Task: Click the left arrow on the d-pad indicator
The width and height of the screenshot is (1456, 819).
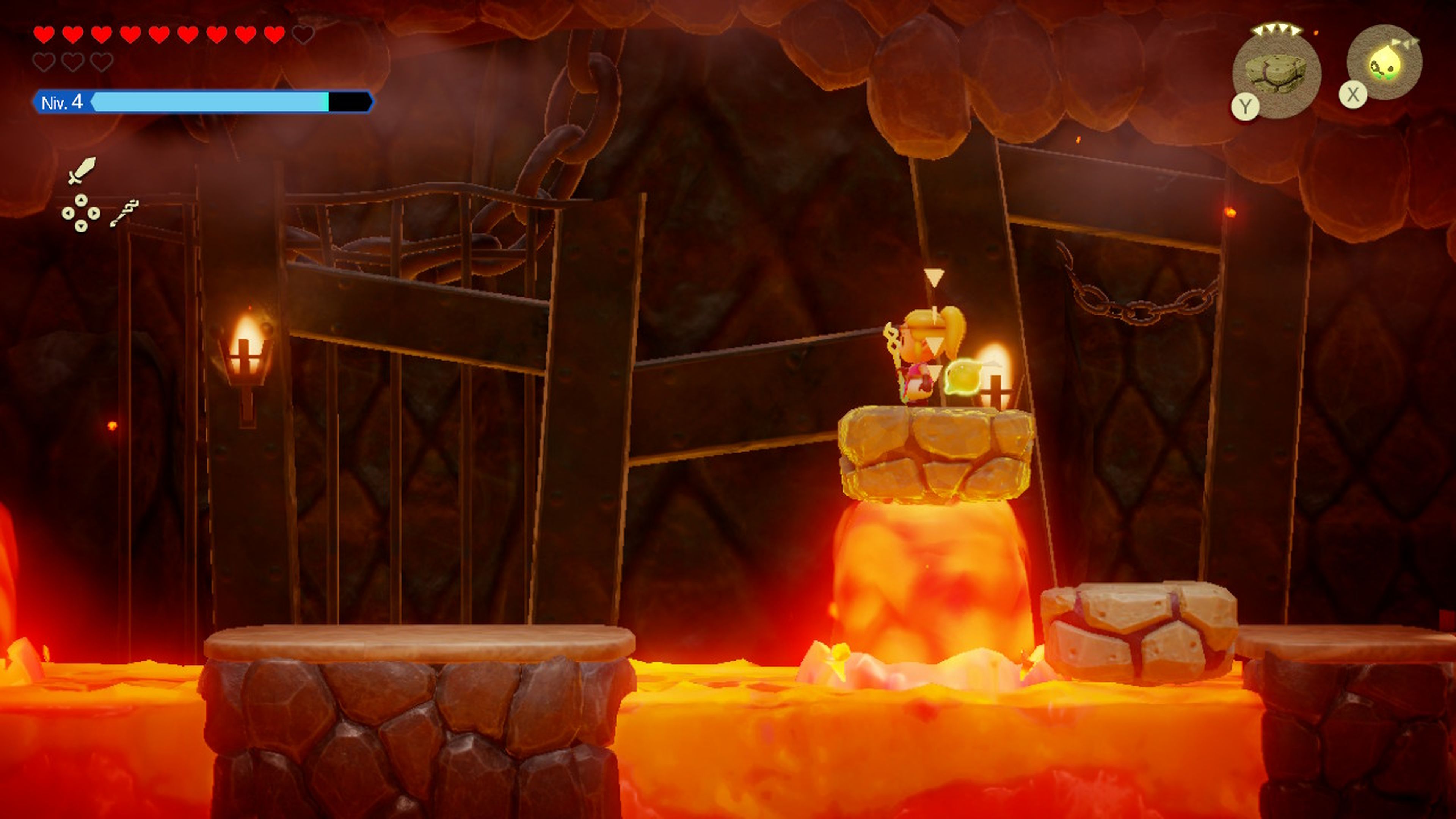Action: (x=67, y=213)
